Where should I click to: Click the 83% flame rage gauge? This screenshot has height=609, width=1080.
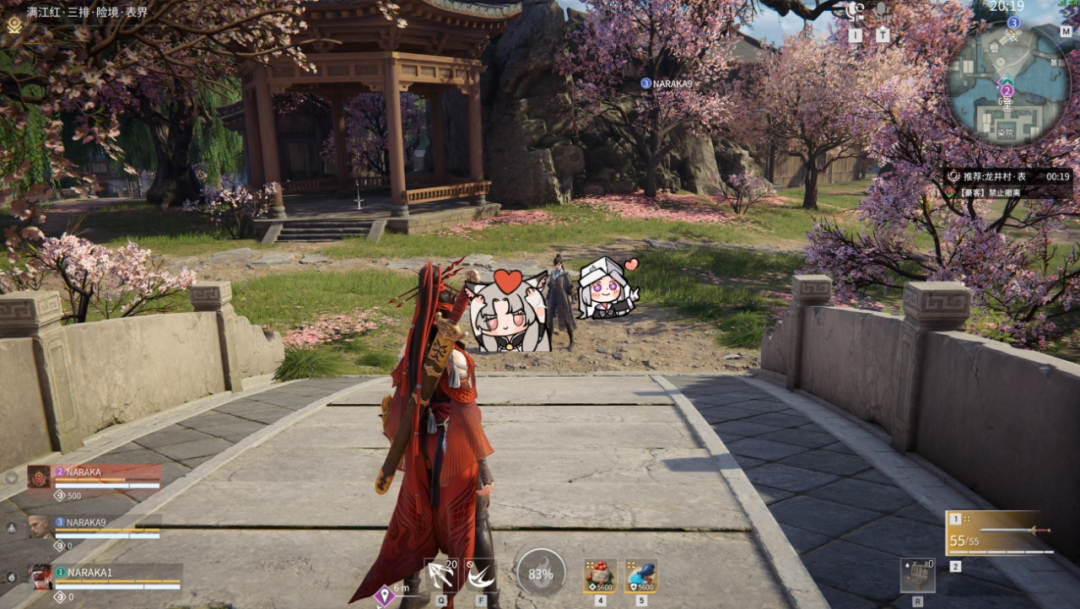pyautogui.click(x=540, y=573)
